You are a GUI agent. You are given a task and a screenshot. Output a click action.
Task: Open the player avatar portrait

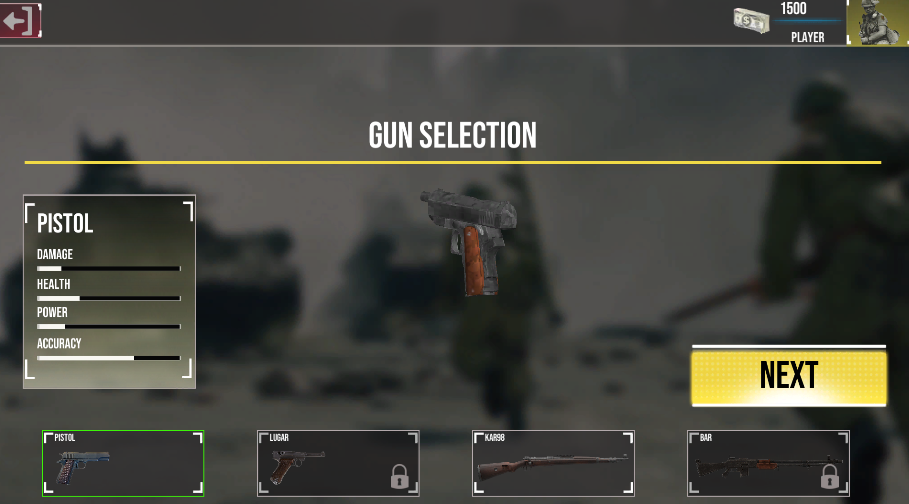[878, 22]
